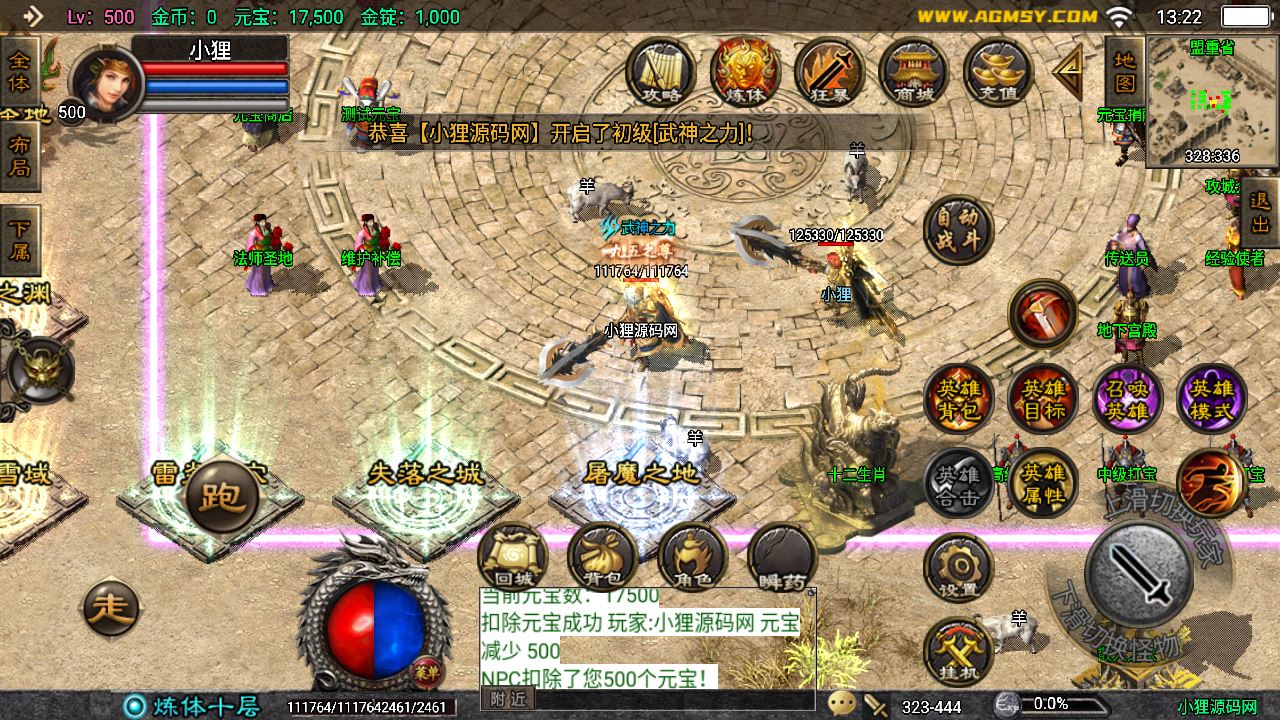Open the 角色 character sheet
The width and height of the screenshot is (1280, 720).
pyautogui.click(x=692, y=557)
